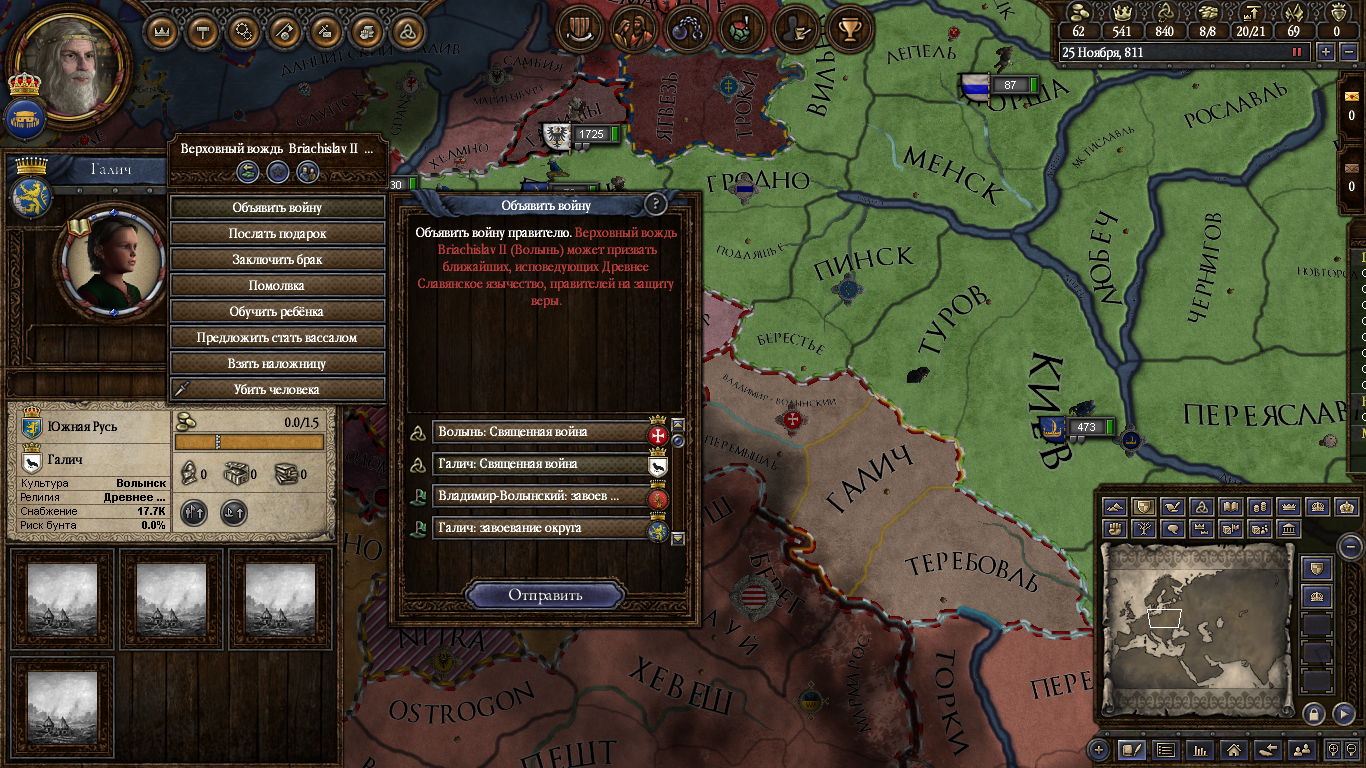Open the player ruler portrait
Viewport: 1366px width, 768px height.
[70, 68]
